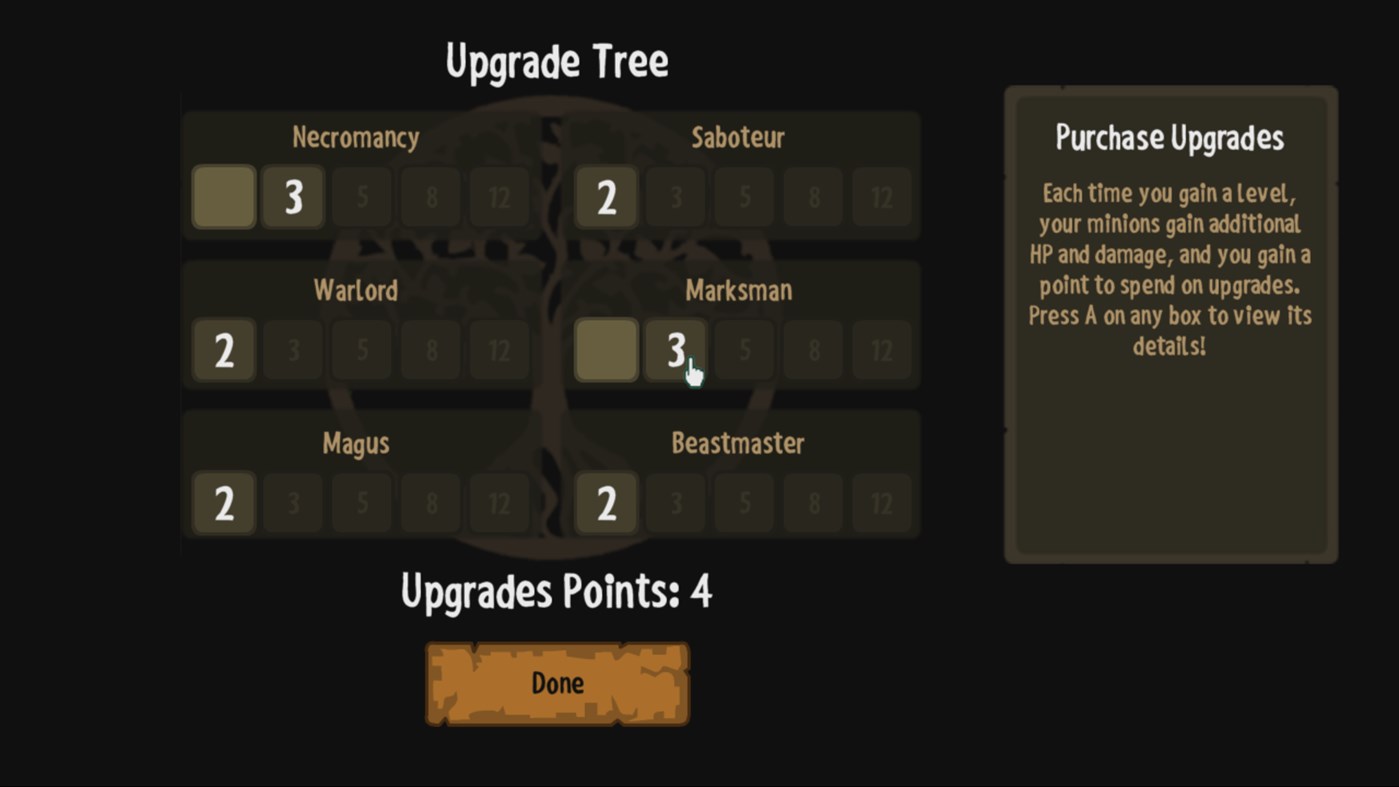View the Warlord upgrade costing 3
1399x787 pixels.
[292, 350]
